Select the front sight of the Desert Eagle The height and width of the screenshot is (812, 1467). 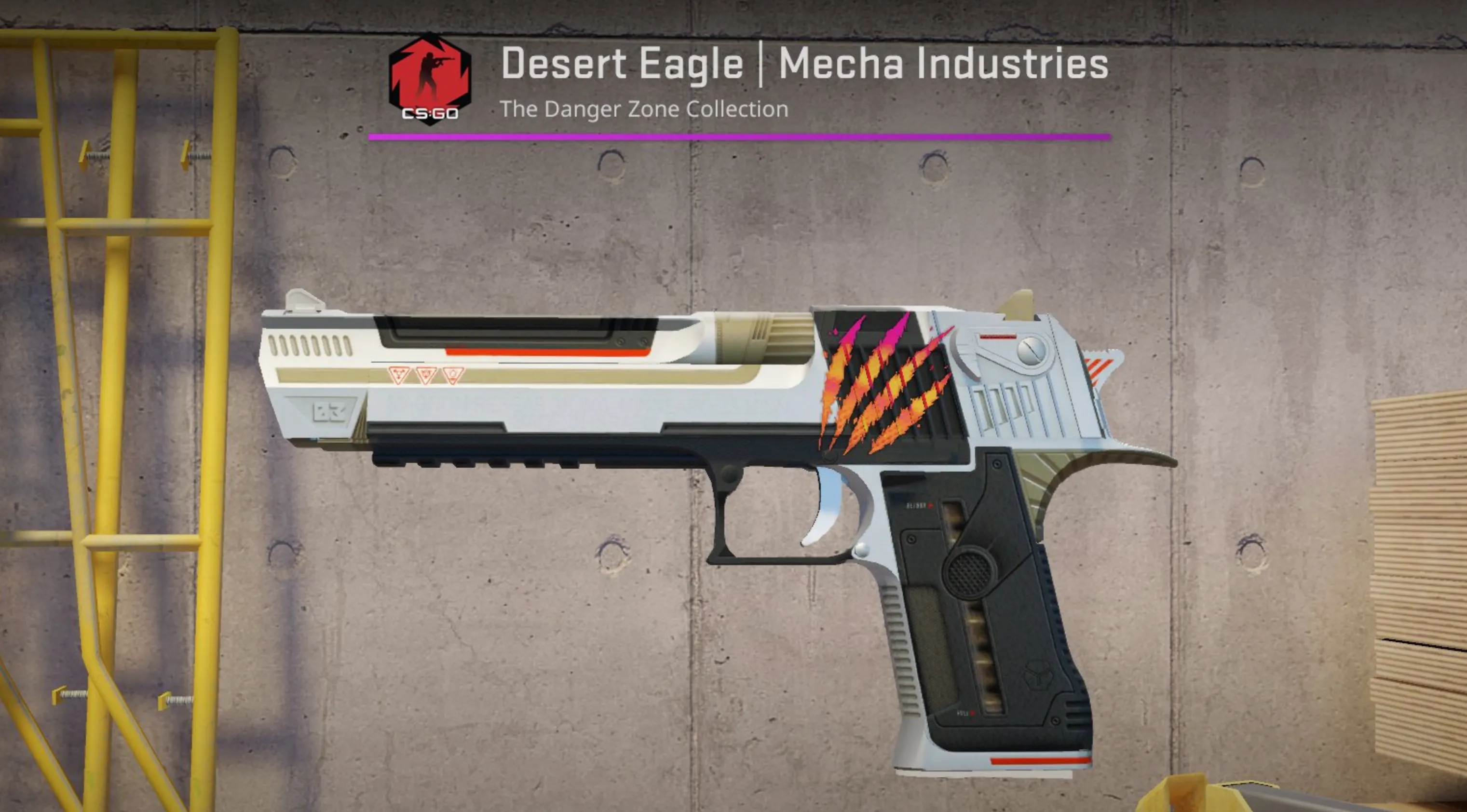tap(302, 299)
